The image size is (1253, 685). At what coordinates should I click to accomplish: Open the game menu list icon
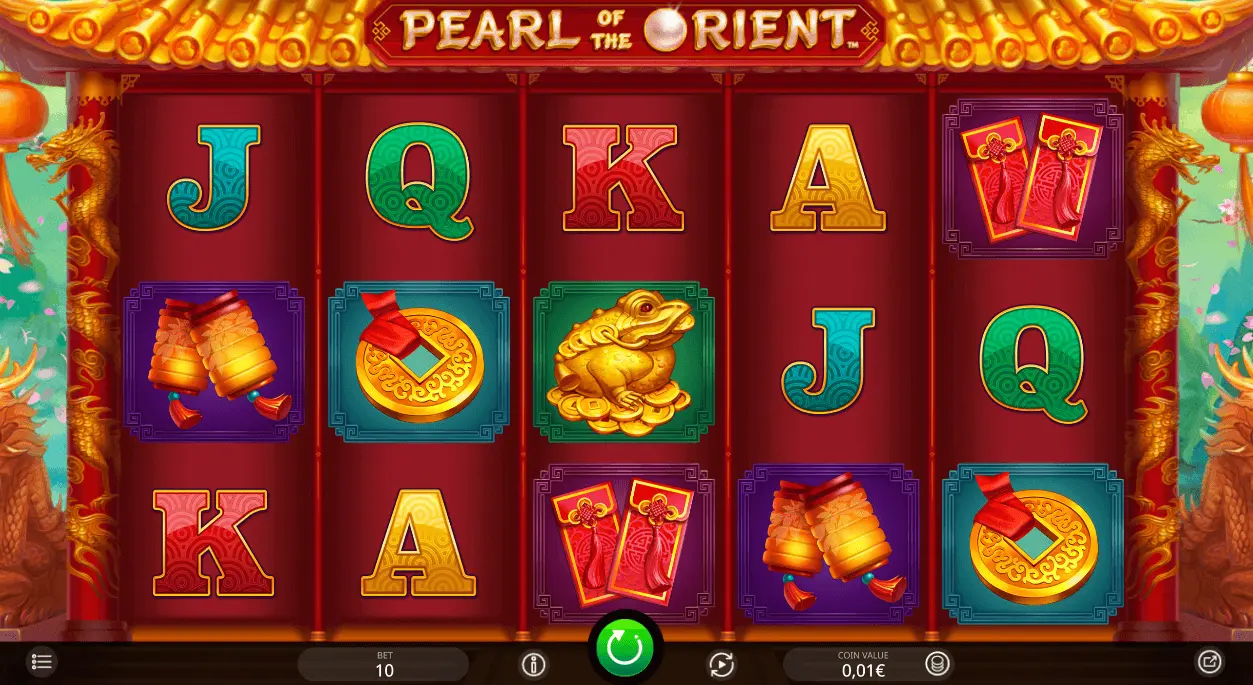pyautogui.click(x=41, y=662)
